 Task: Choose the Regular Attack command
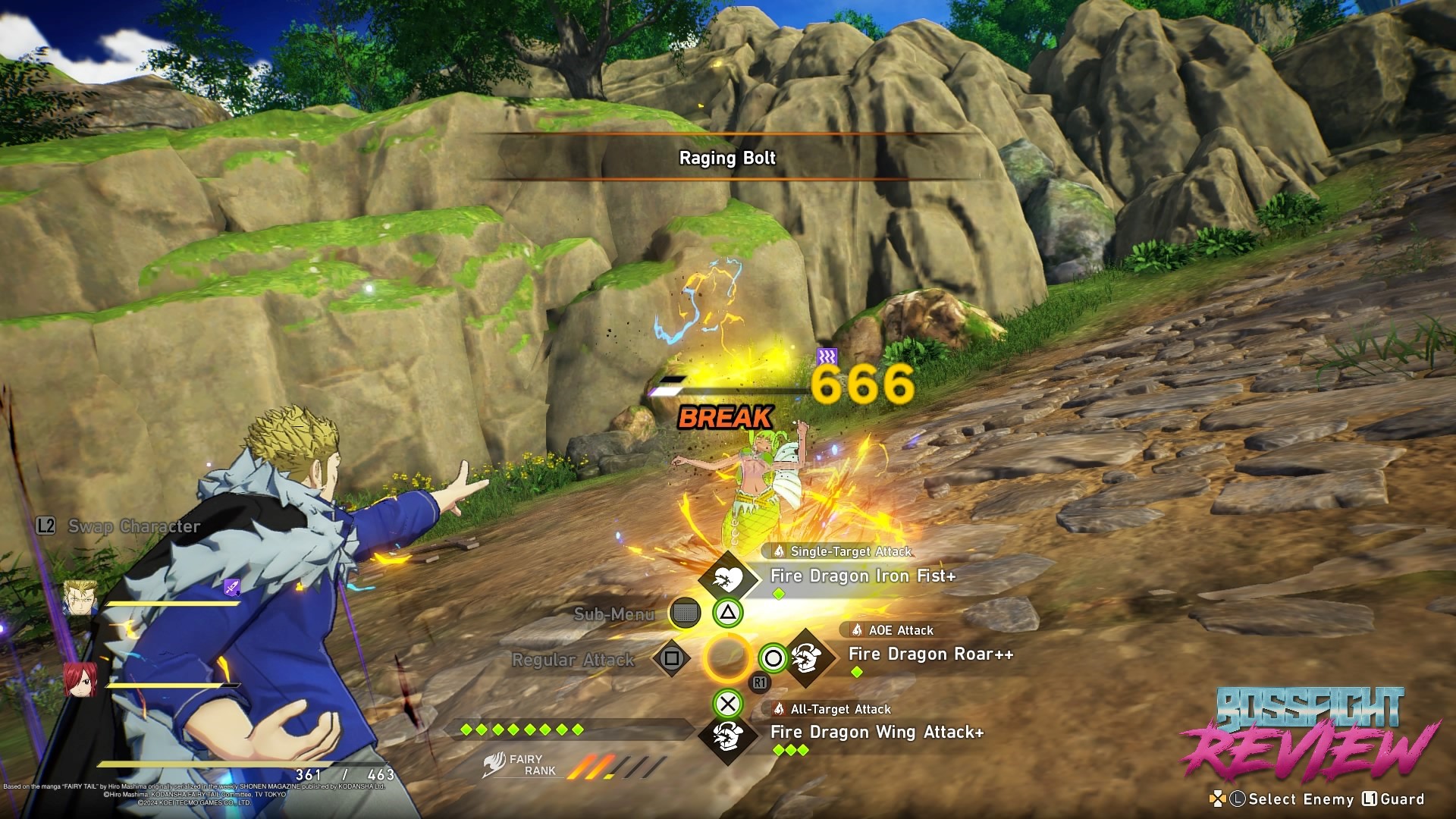coord(573,660)
